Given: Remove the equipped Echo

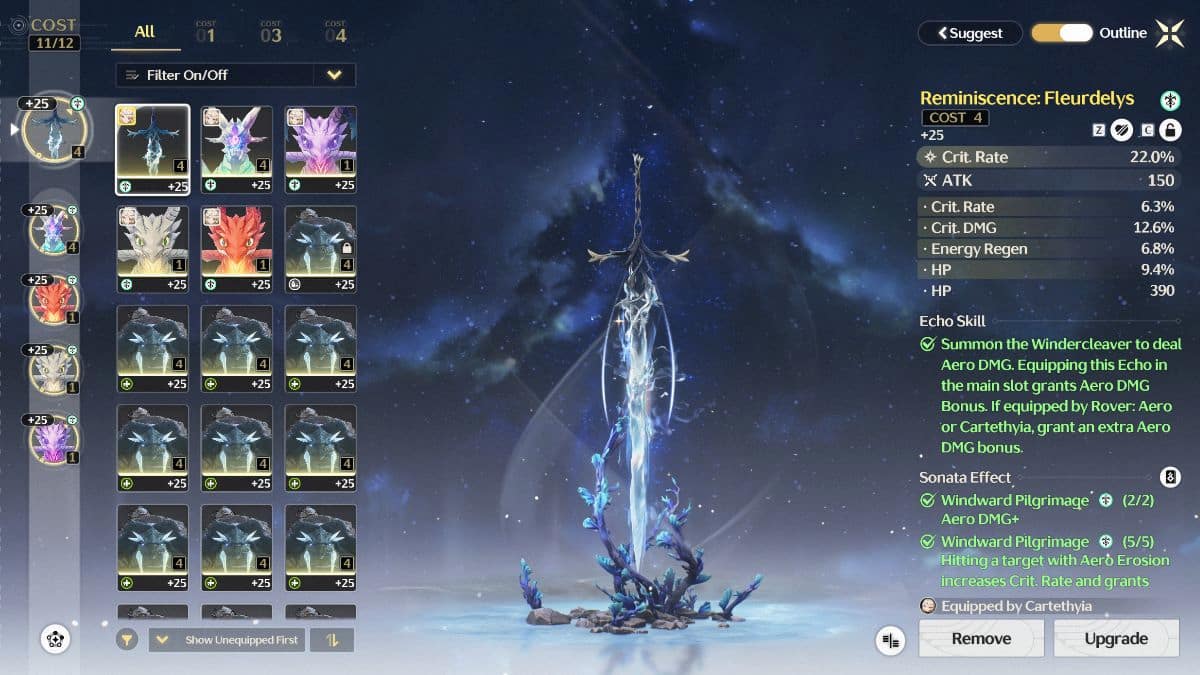Looking at the screenshot, I should [981, 638].
